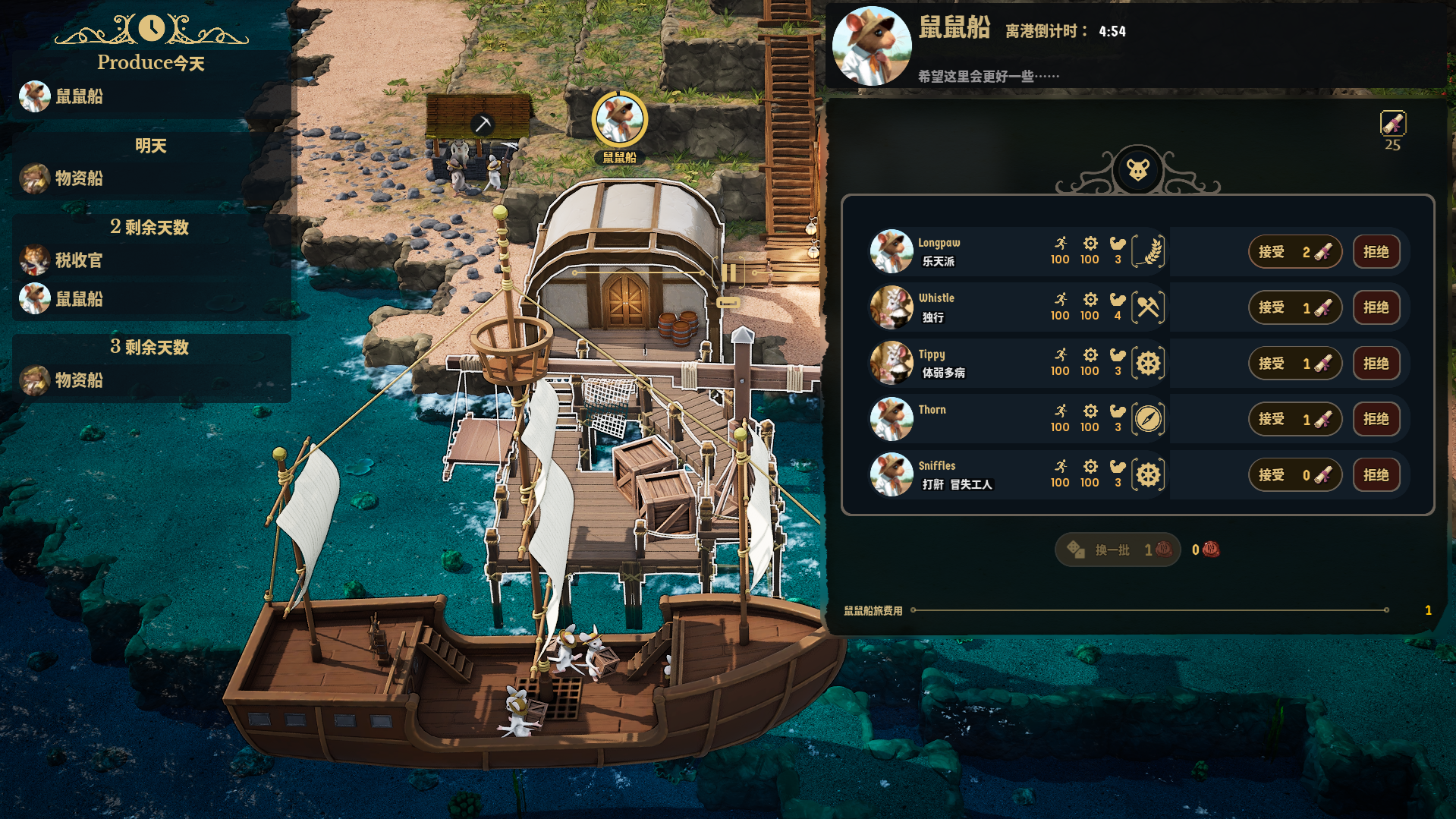
Task: Reject Whistle the loner
Action: [x=1376, y=307]
